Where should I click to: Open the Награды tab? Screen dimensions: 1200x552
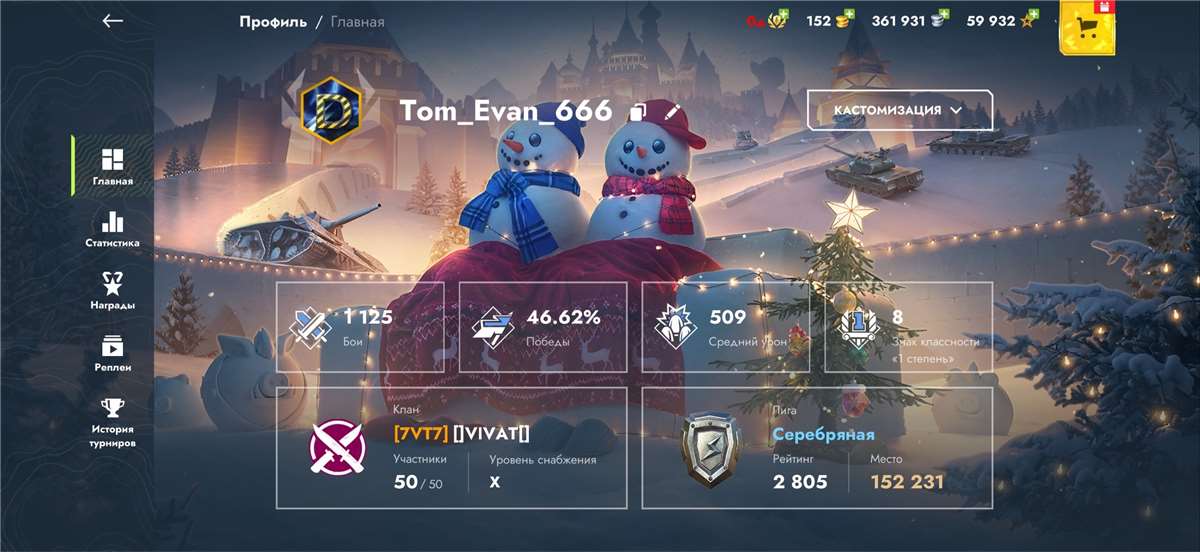coord(112,291)
